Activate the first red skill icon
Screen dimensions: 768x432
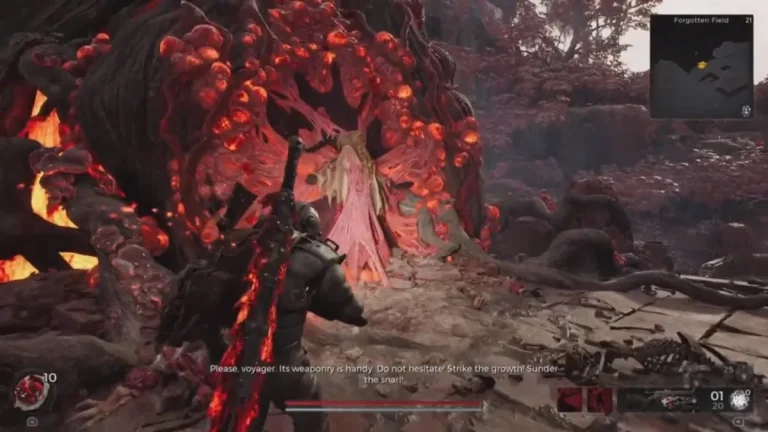pos(570,400)
